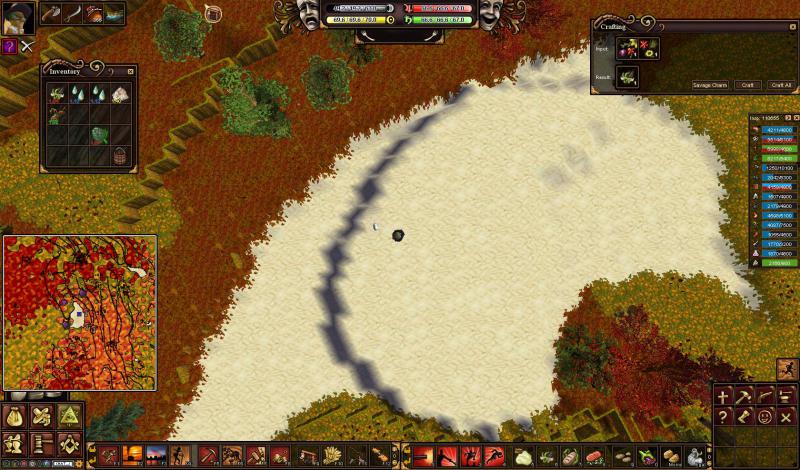Click the autumn forest minimap

[80, 312]
